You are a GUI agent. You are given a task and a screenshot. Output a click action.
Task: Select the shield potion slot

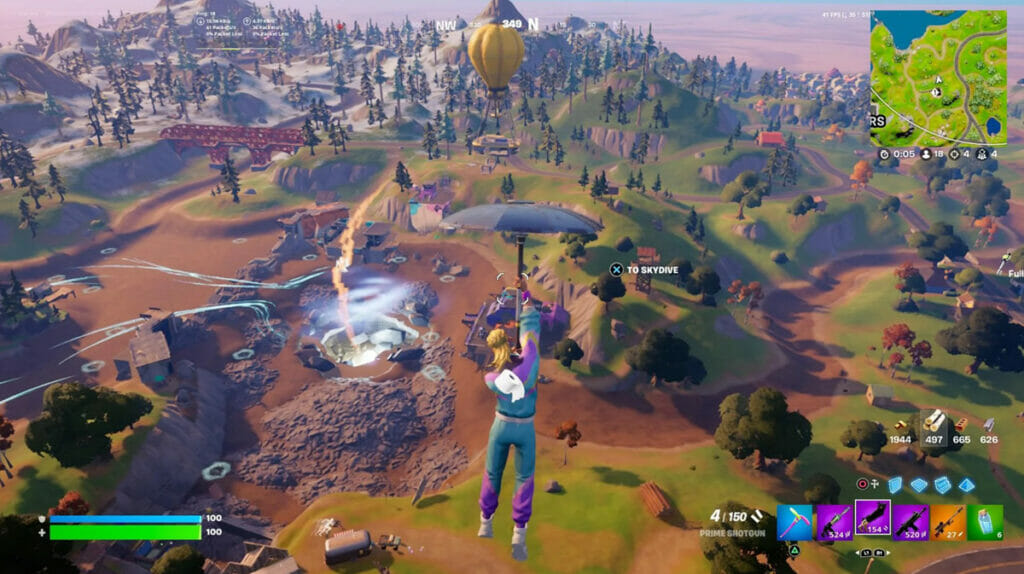pyautogui.click(x=985, y=521)
